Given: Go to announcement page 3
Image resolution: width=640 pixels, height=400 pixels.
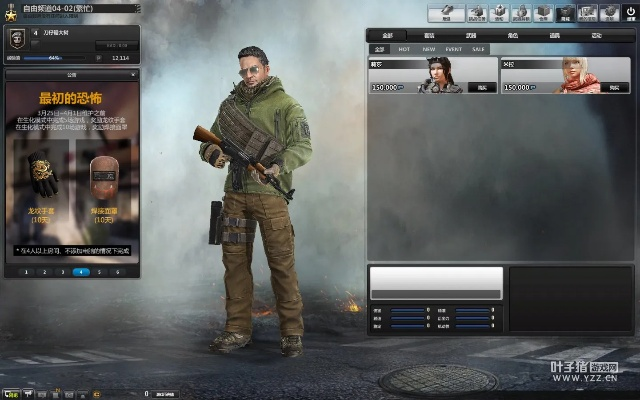Looking at the screenshot, I should [x=64, y=271].
